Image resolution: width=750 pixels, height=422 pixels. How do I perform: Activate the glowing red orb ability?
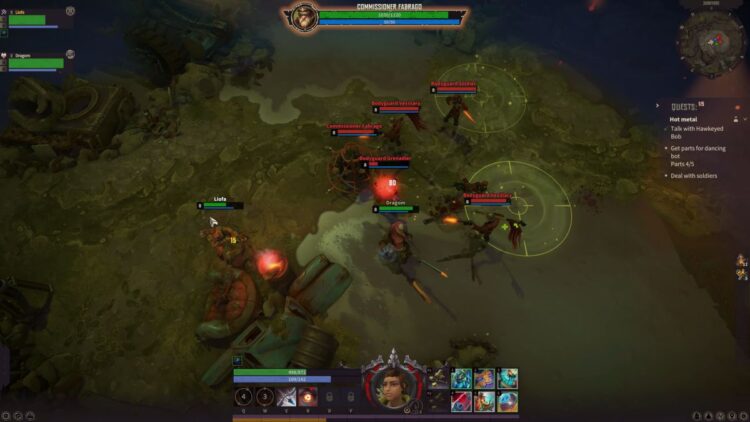point(309,397)
